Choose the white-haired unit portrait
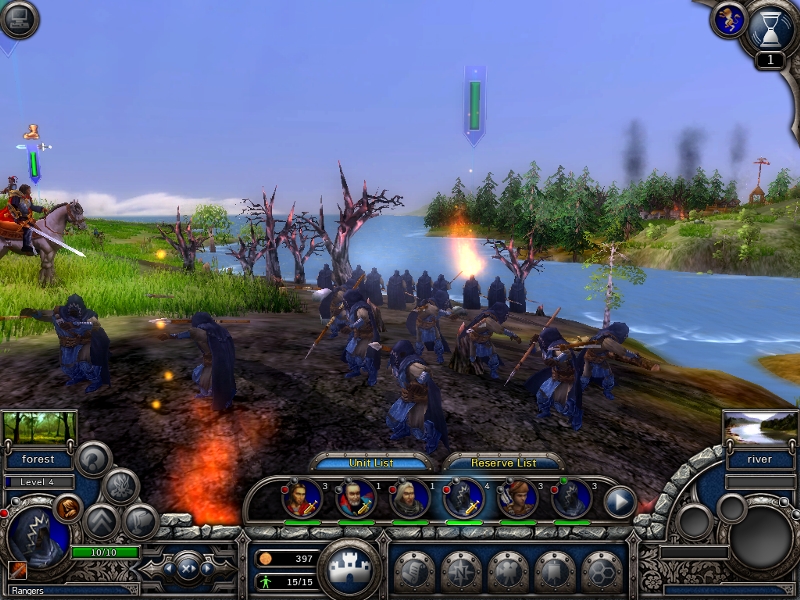The width and height of the screenshot is (800, 600). [x=409, y=498]
